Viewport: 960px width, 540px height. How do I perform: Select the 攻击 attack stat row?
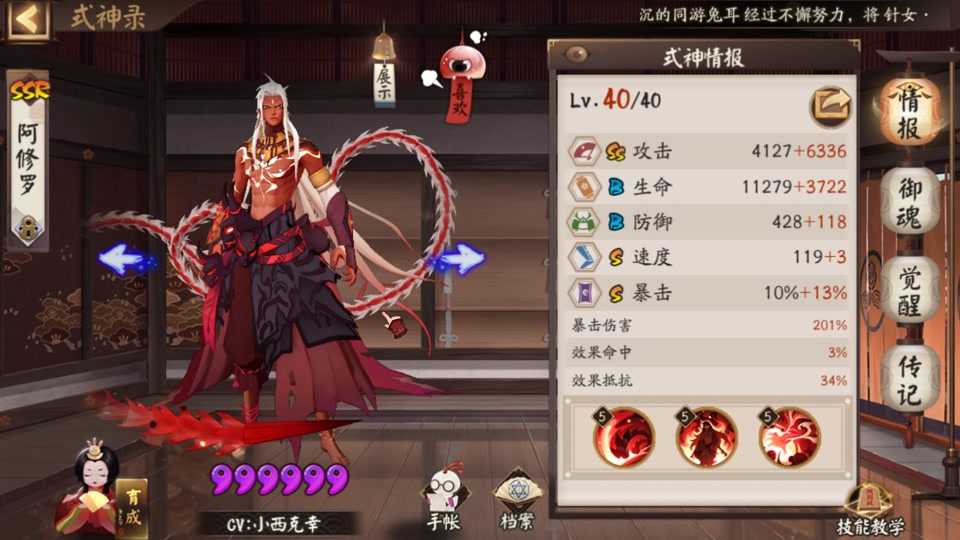pos(708,151)
